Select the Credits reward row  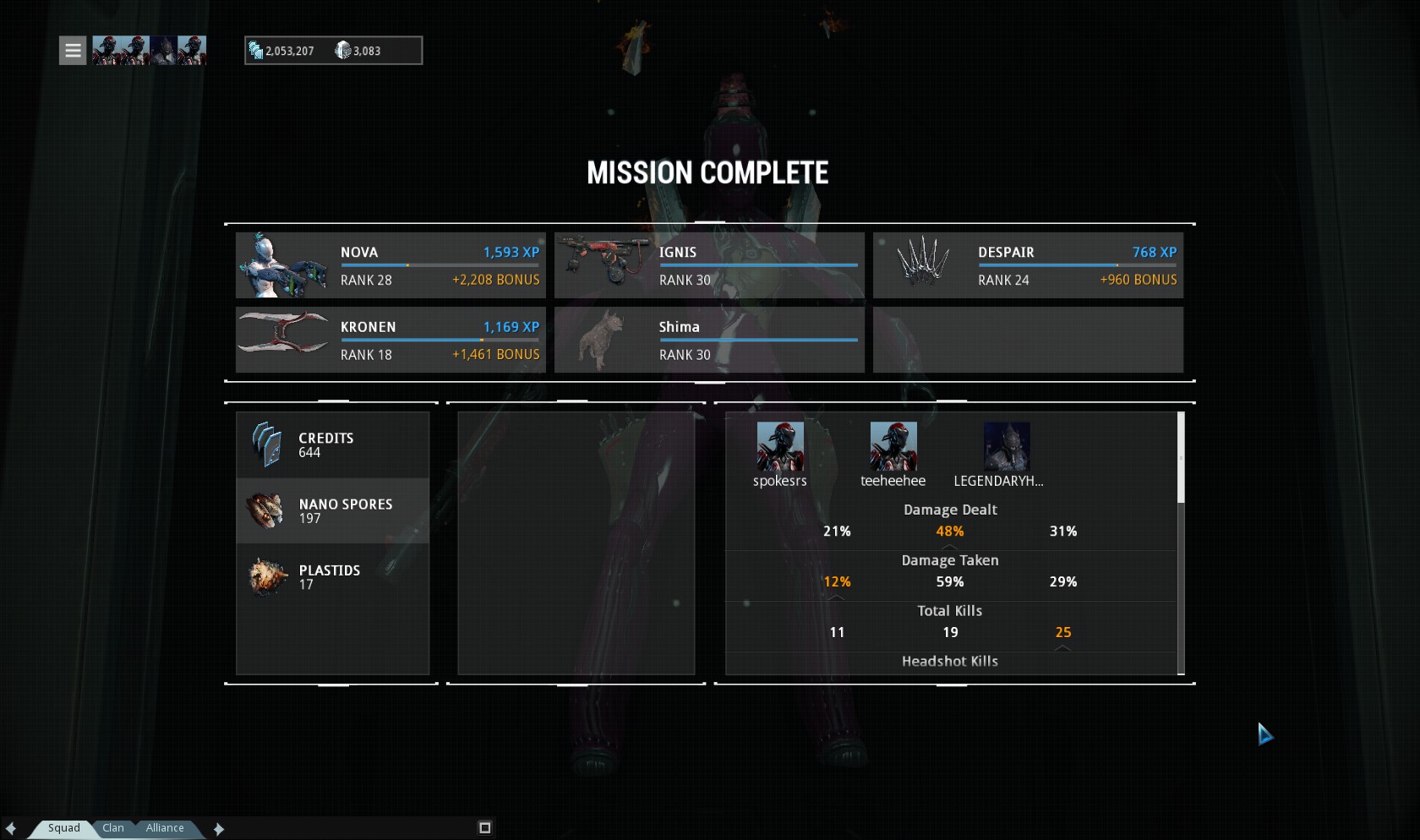point(332,445)
